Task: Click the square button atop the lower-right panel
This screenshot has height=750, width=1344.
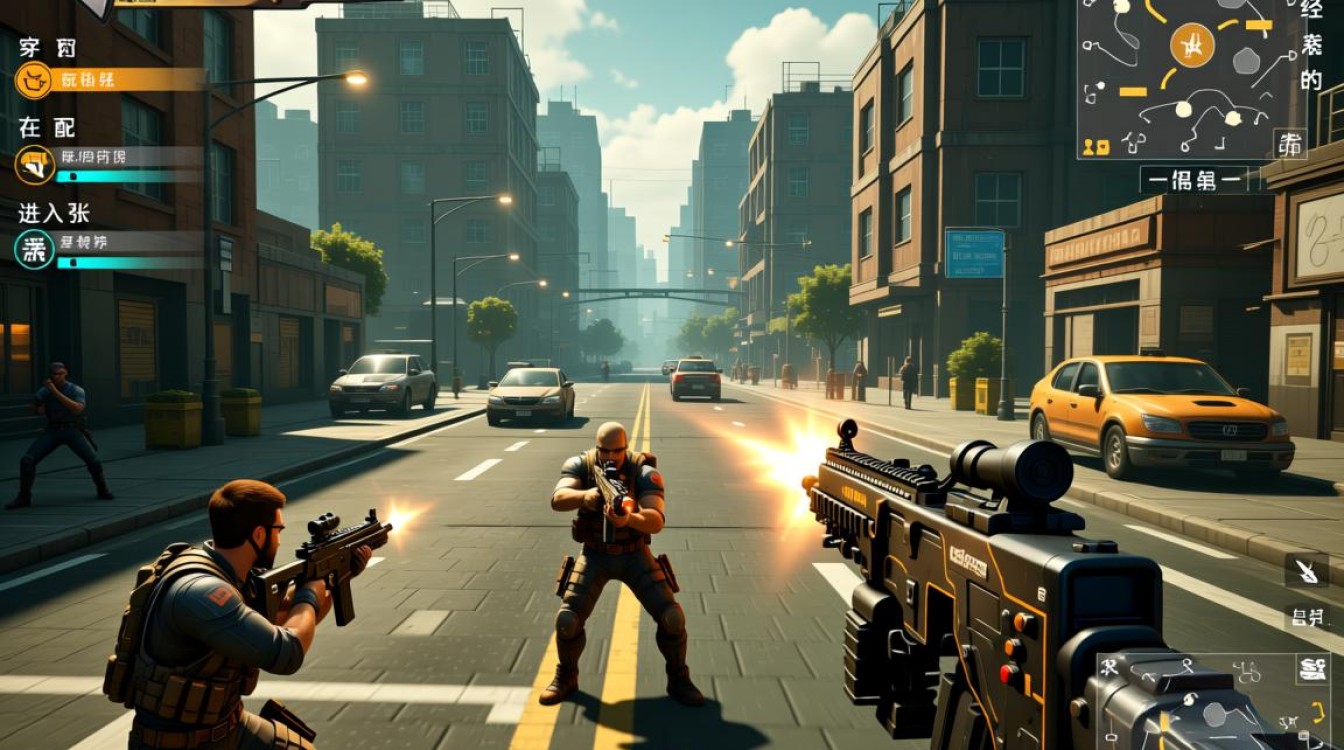Action: 1312,669
